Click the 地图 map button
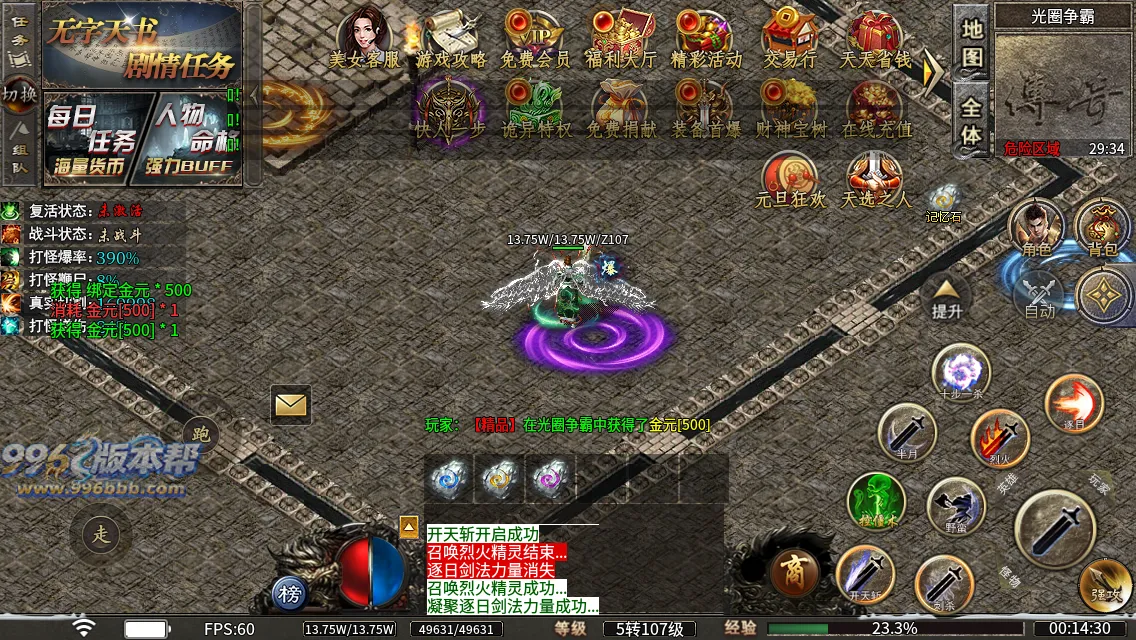1136x640 pixels. (x=972, y=42)
